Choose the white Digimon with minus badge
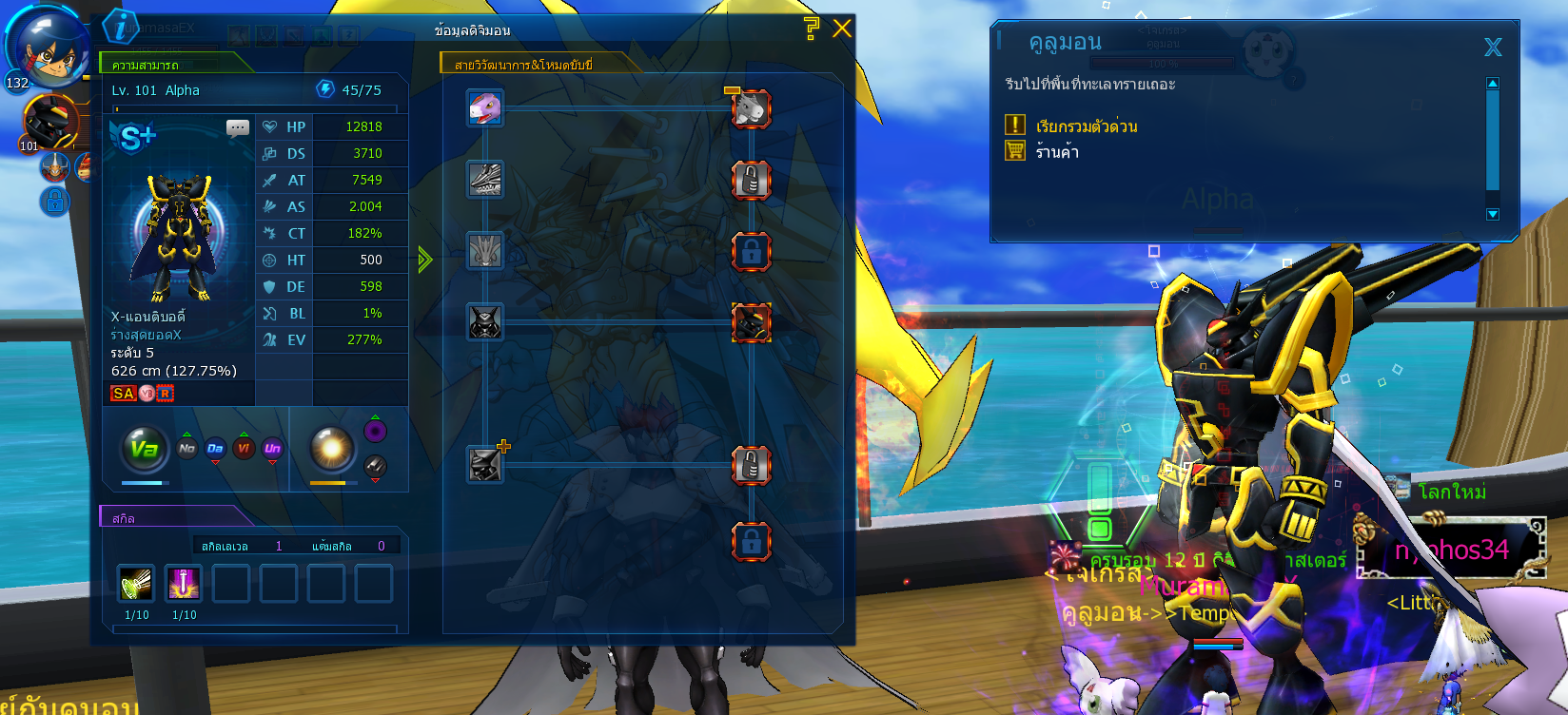 point(751,108)
